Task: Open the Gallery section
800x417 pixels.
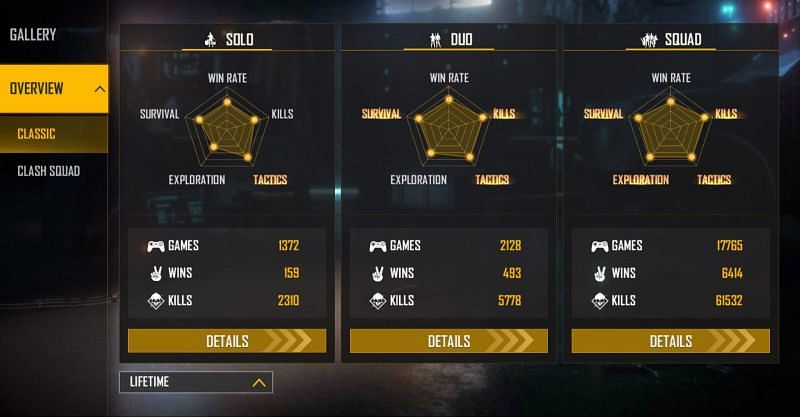Action: pyautogui.click(x=34, y=35)
